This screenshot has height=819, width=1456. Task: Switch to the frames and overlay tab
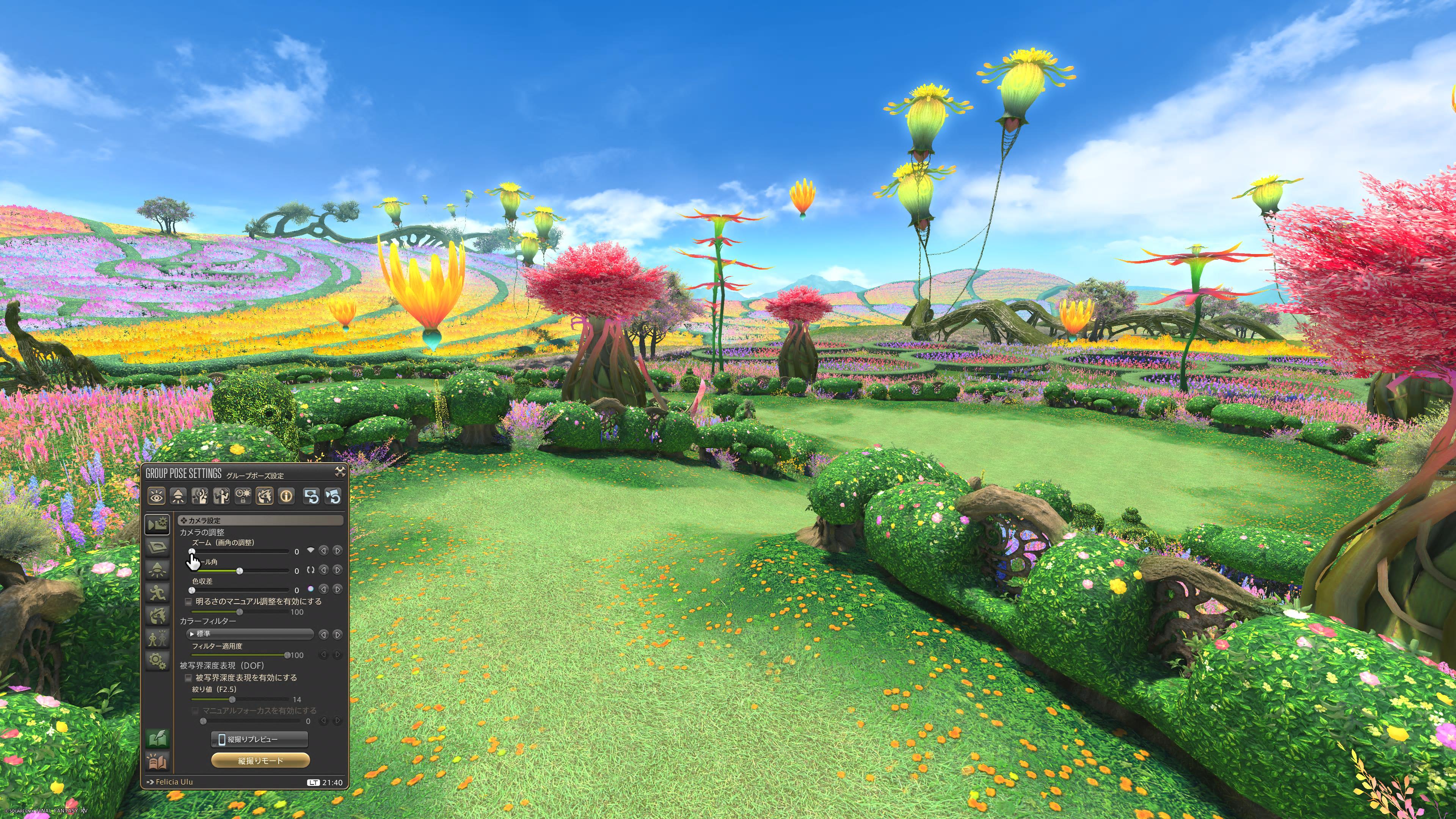157,547
